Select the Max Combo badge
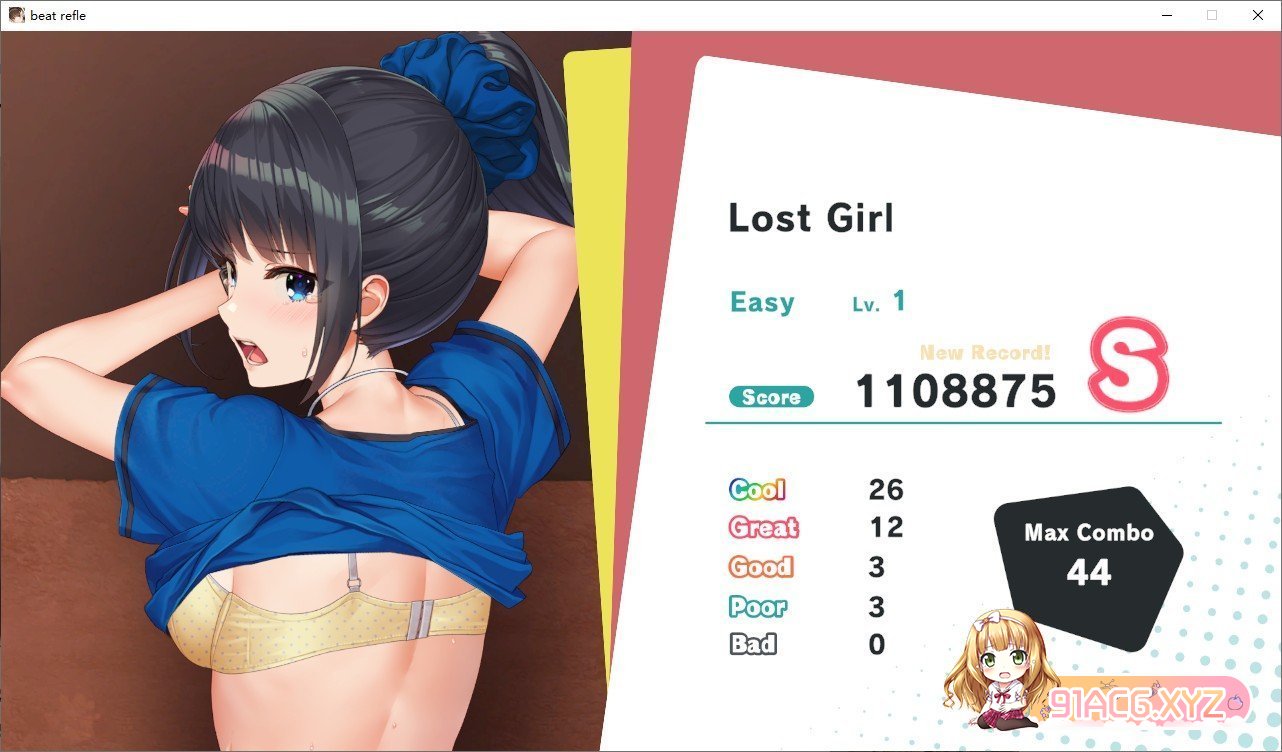The height and width of the screenshot is (752, 1282). coord(1087,552)
